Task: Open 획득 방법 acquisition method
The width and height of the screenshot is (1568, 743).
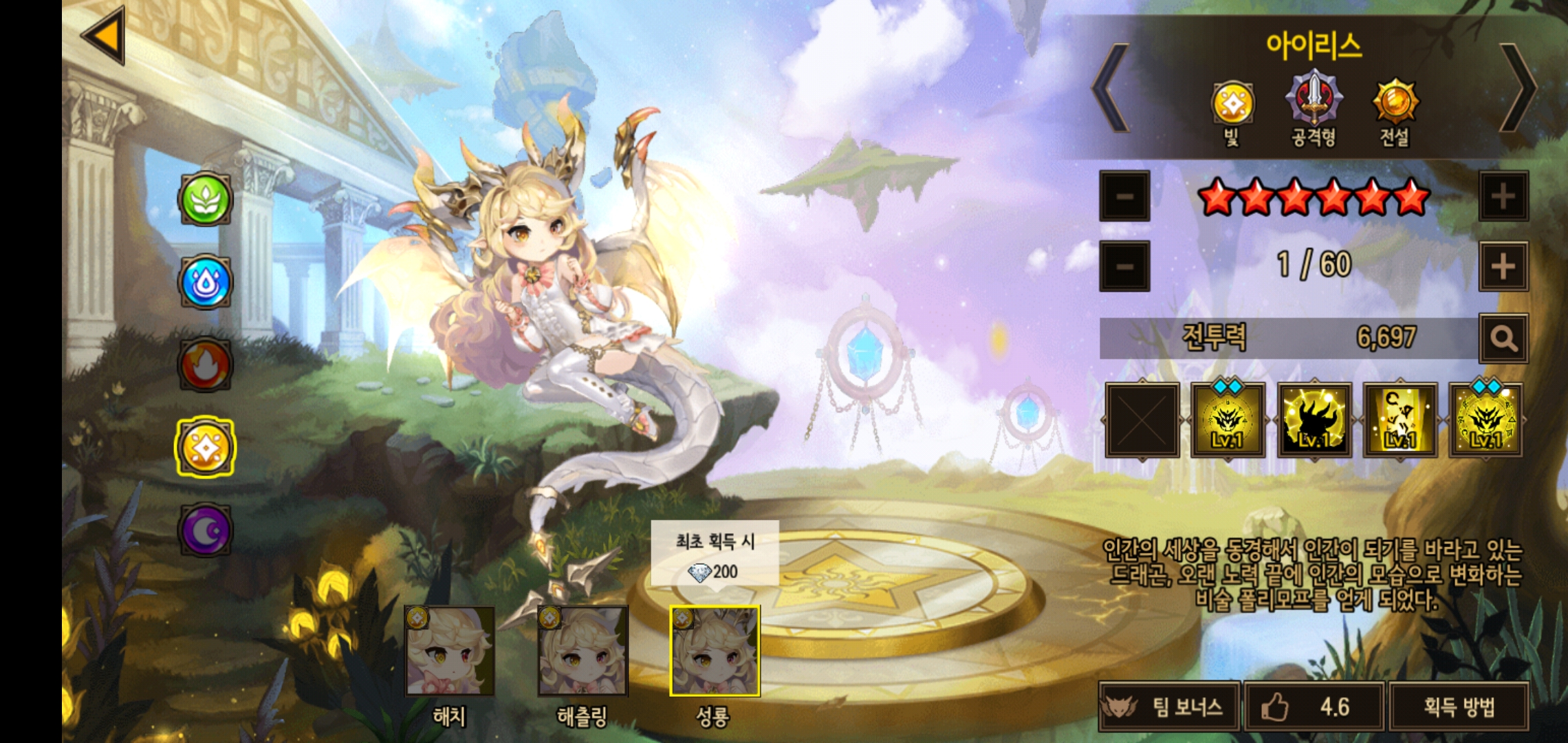Action: point(1459,707)
